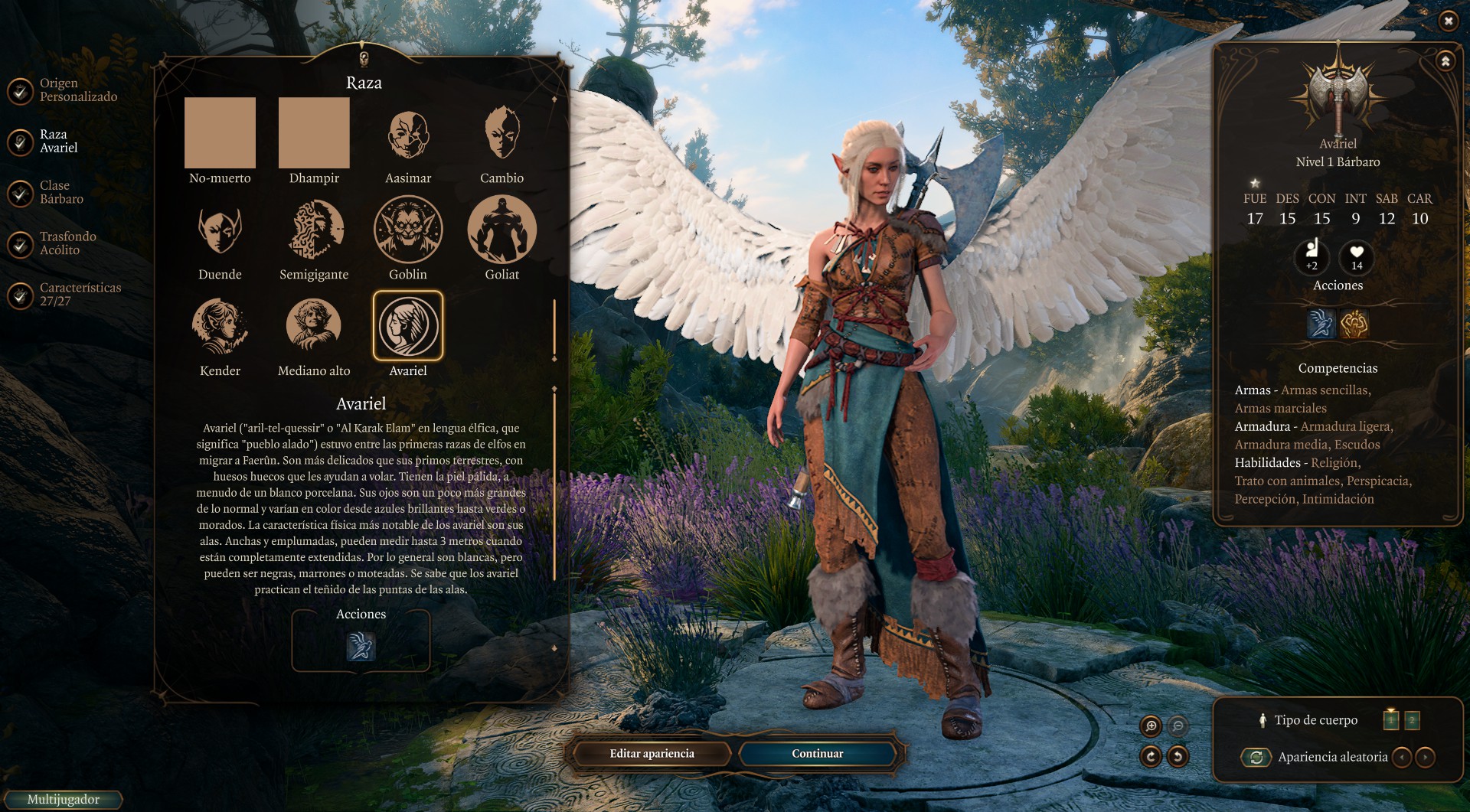1470x812 pixels.
Task: Pick the Kender race
Action: [220, 327]
